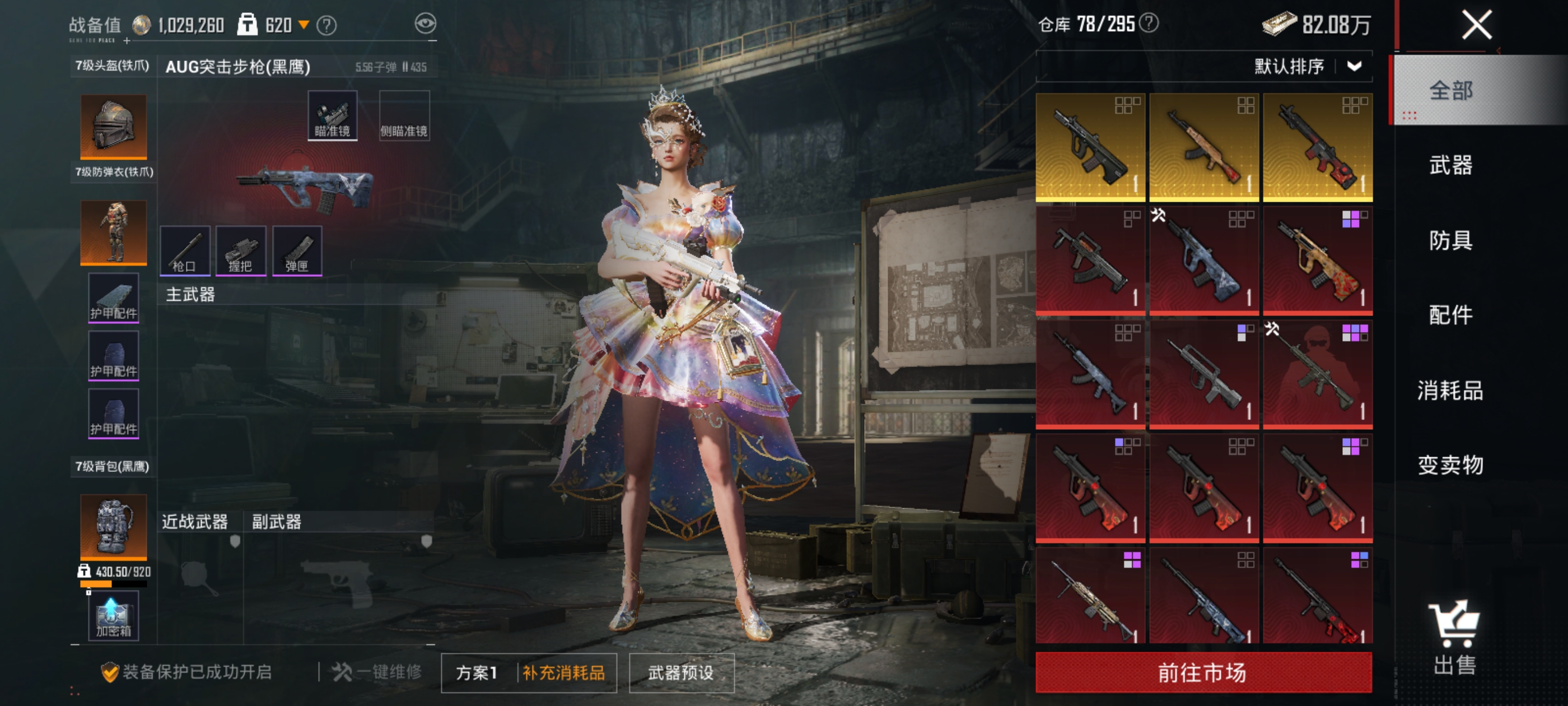Switch to the 变卖物 sellables tab
Screen dimensions: 1568x706
[x=1450, y=465]
